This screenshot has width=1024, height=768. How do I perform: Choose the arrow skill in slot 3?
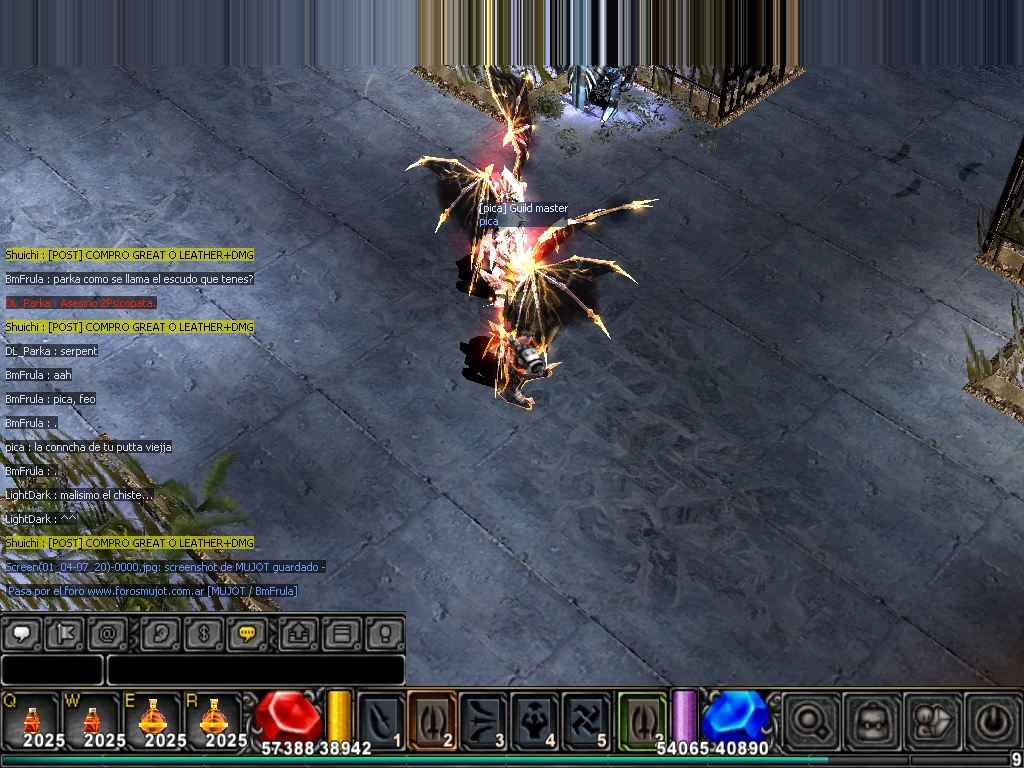click(x=484, y=720)
